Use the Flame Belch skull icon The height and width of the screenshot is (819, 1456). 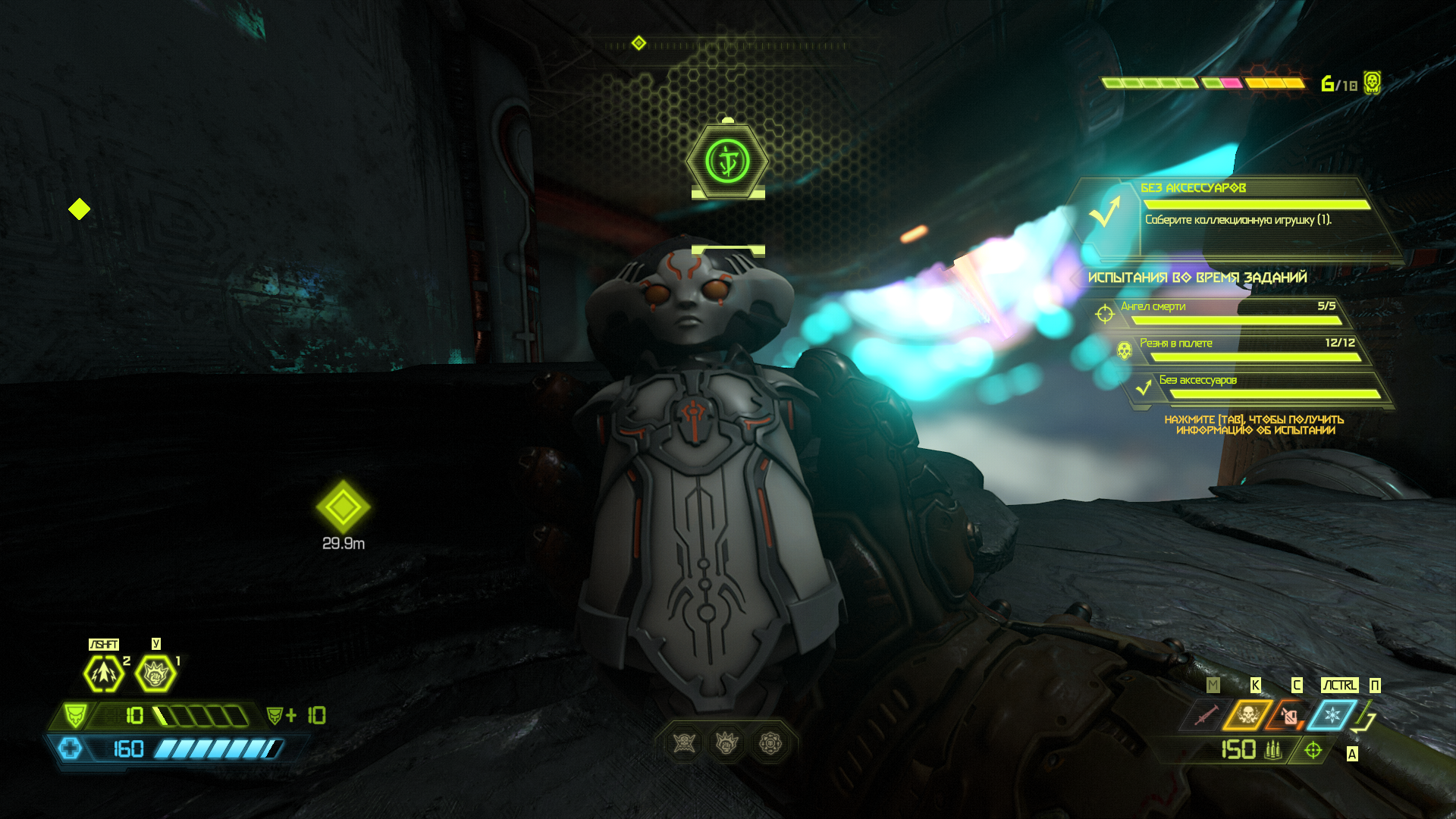pyautogui.click(x=1247, y=714)
